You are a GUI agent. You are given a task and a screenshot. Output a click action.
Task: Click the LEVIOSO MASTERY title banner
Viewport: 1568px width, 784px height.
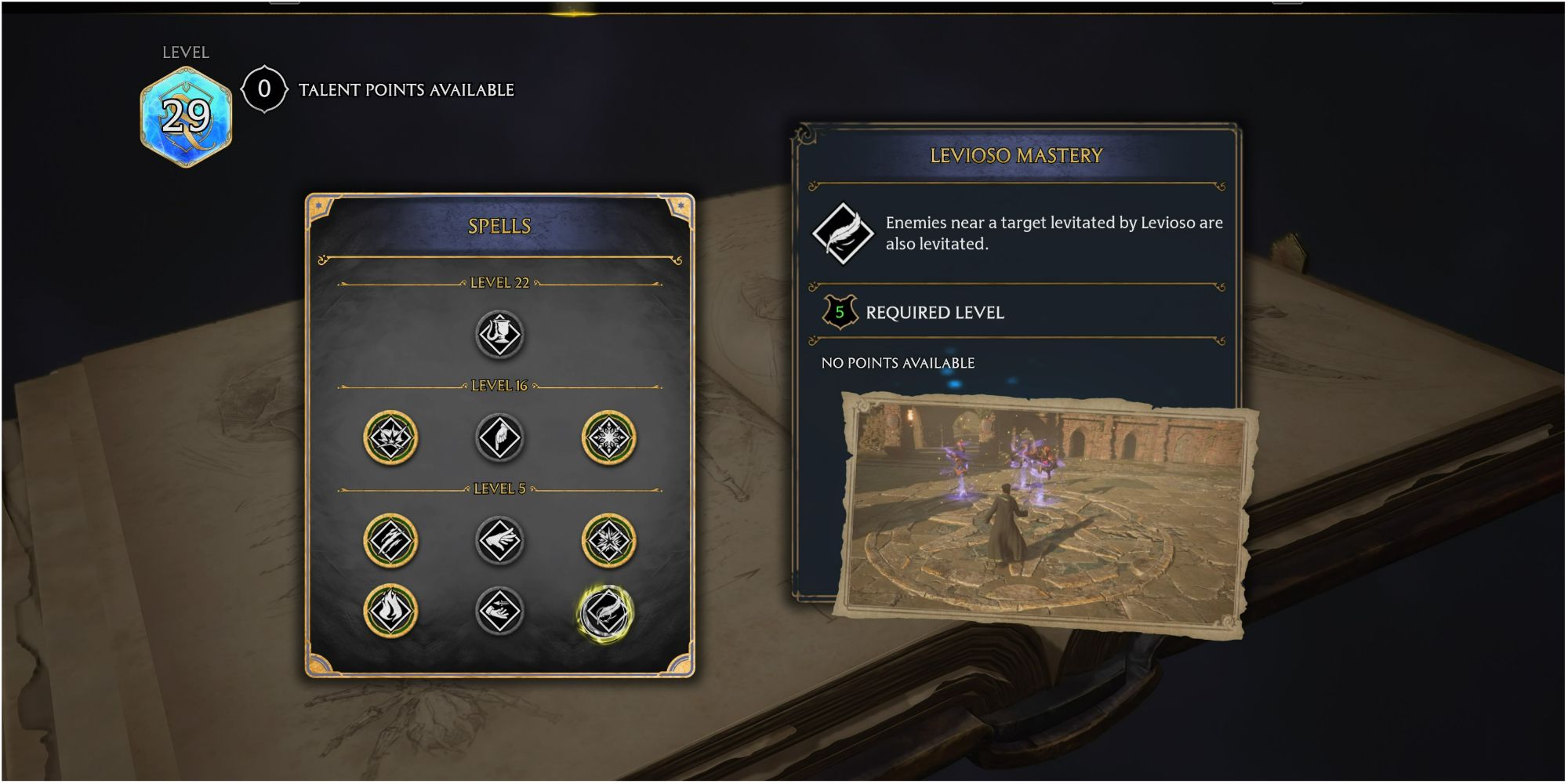tap(1018, 156)
